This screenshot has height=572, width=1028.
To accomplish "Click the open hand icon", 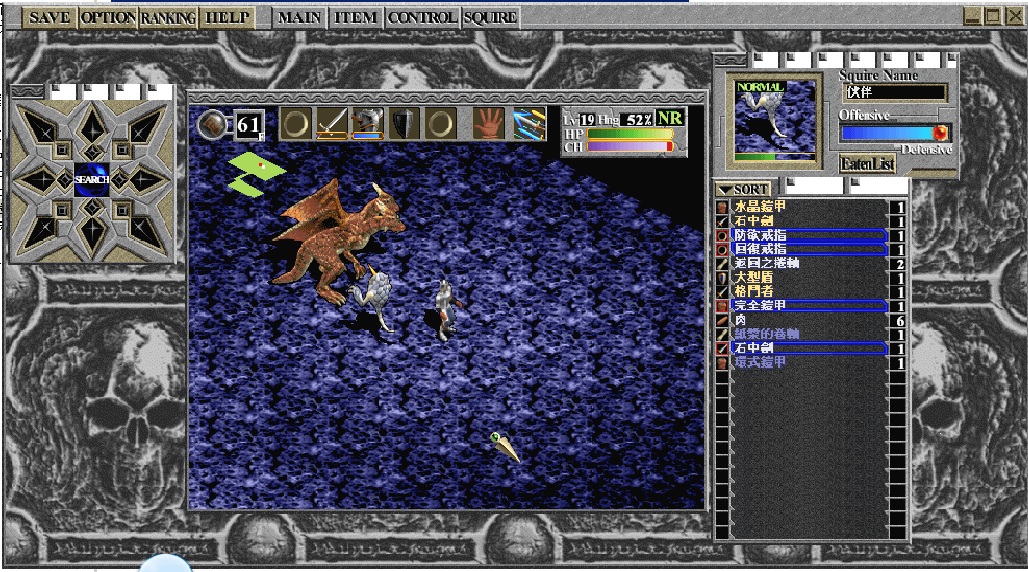I will pyautogui.click(x=489, y=123).
